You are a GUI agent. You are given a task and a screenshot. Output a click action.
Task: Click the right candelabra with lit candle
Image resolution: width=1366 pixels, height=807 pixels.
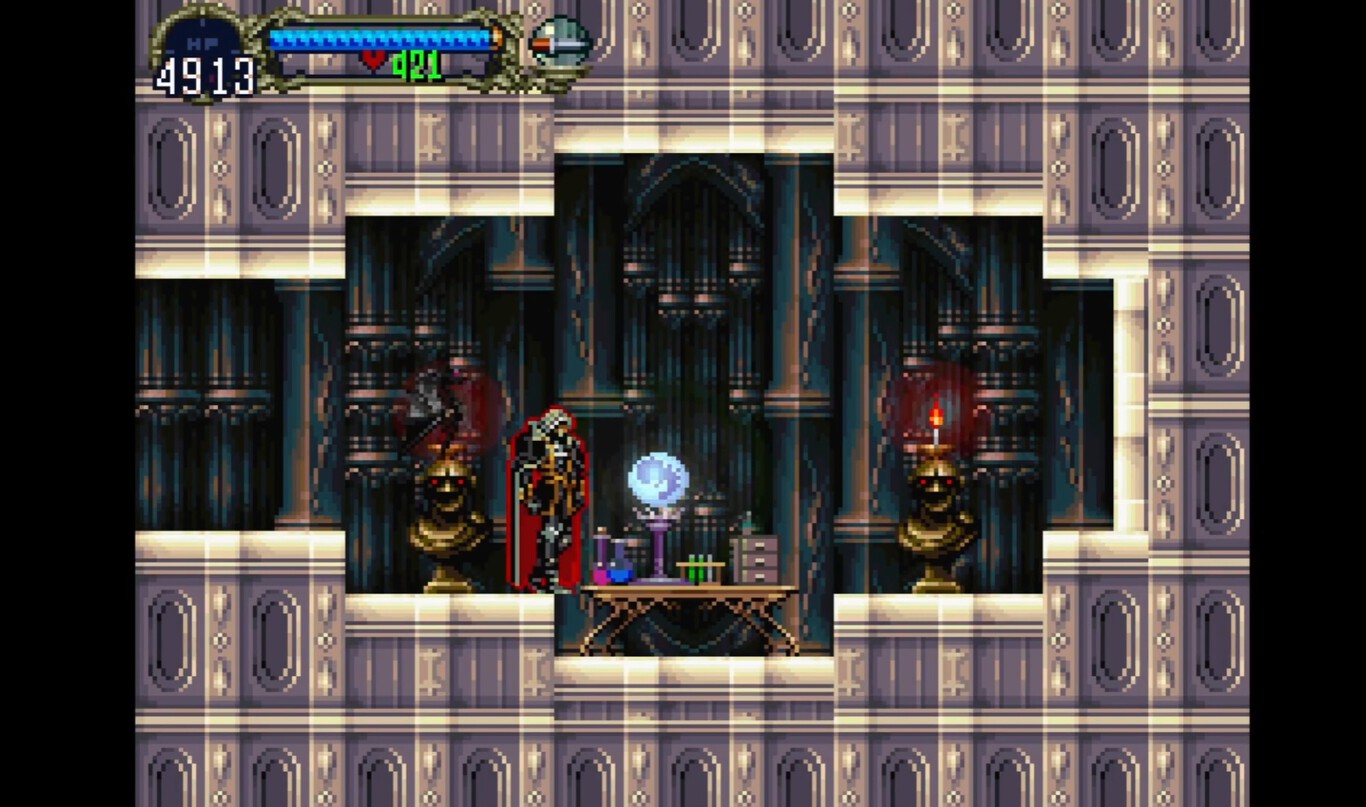pos(935,510)
